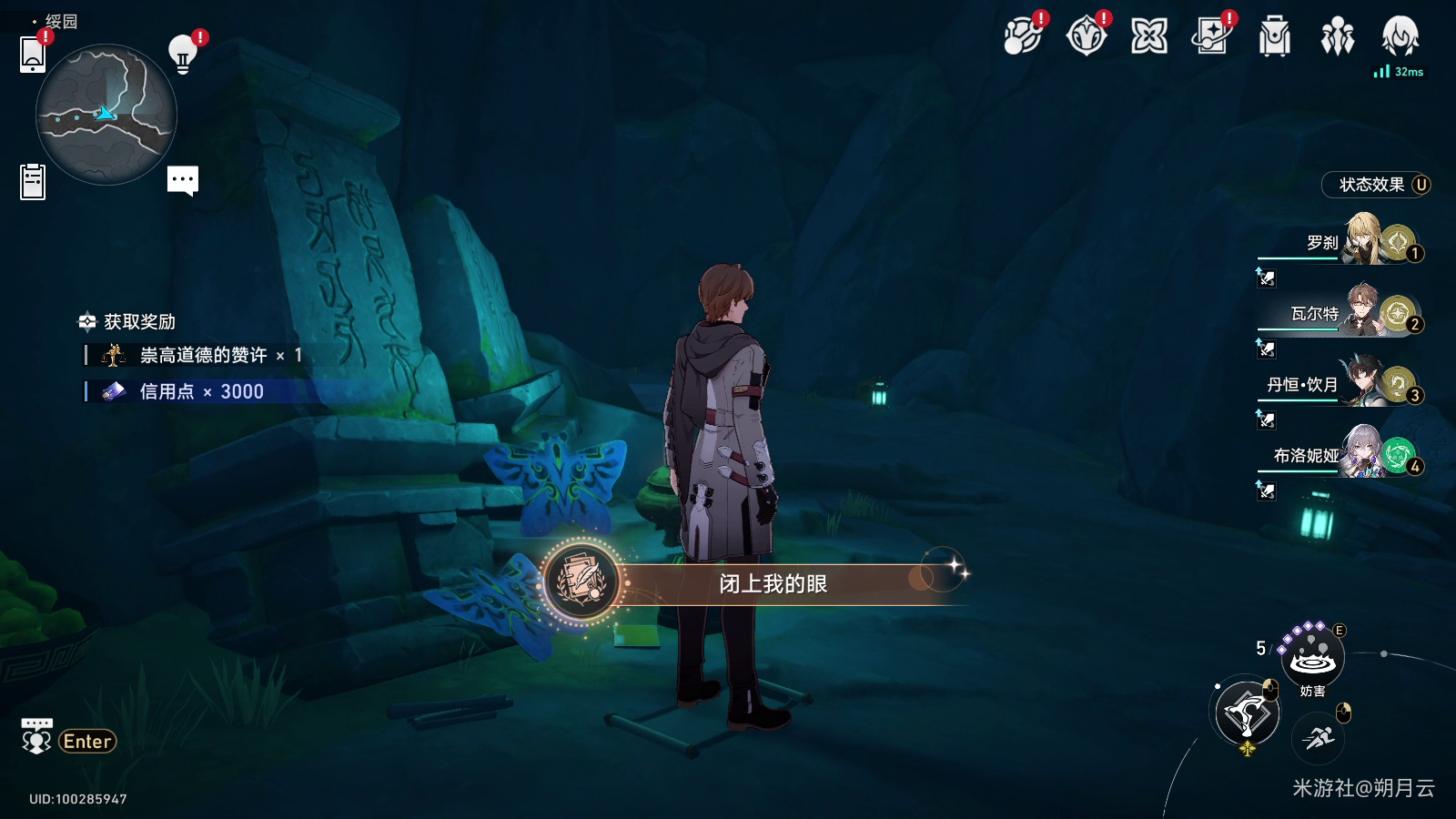Open the chat speech bubble icon
This screenshot has height=819, width=1456.
183,180
